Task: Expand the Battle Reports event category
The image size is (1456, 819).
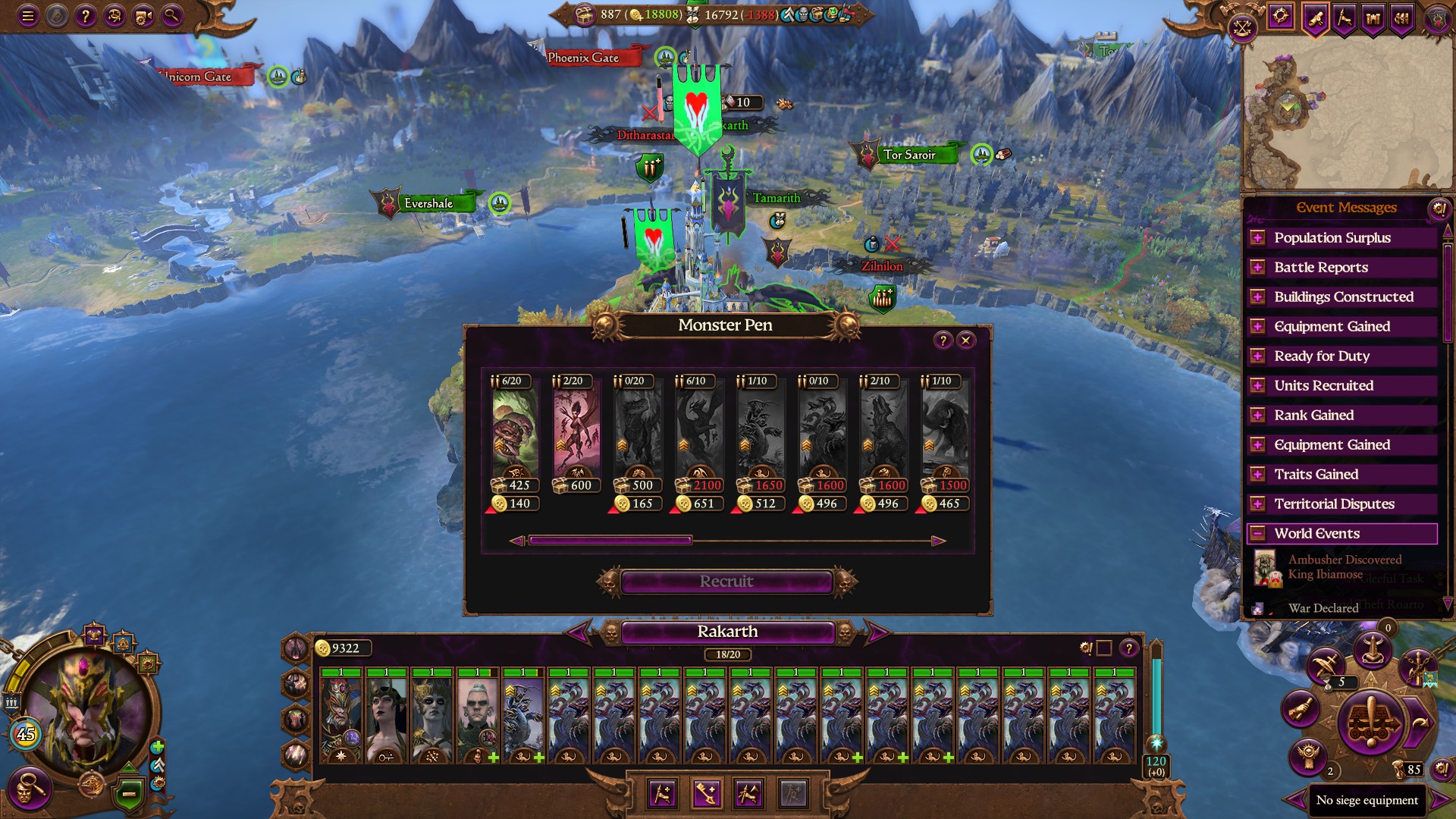Action: pos(1259,267)
